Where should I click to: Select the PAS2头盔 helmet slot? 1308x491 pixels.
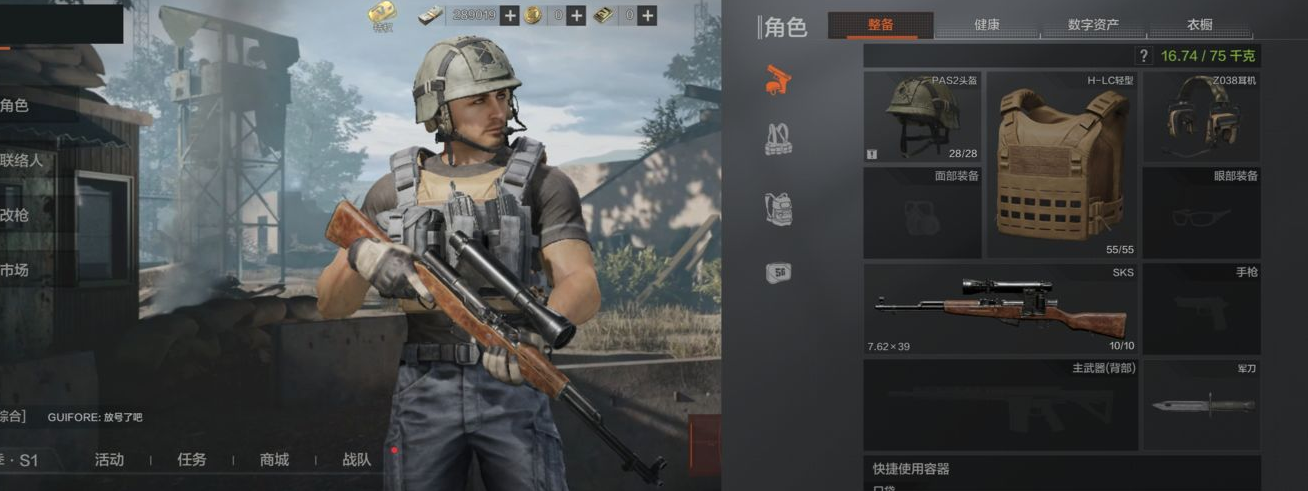922,117
